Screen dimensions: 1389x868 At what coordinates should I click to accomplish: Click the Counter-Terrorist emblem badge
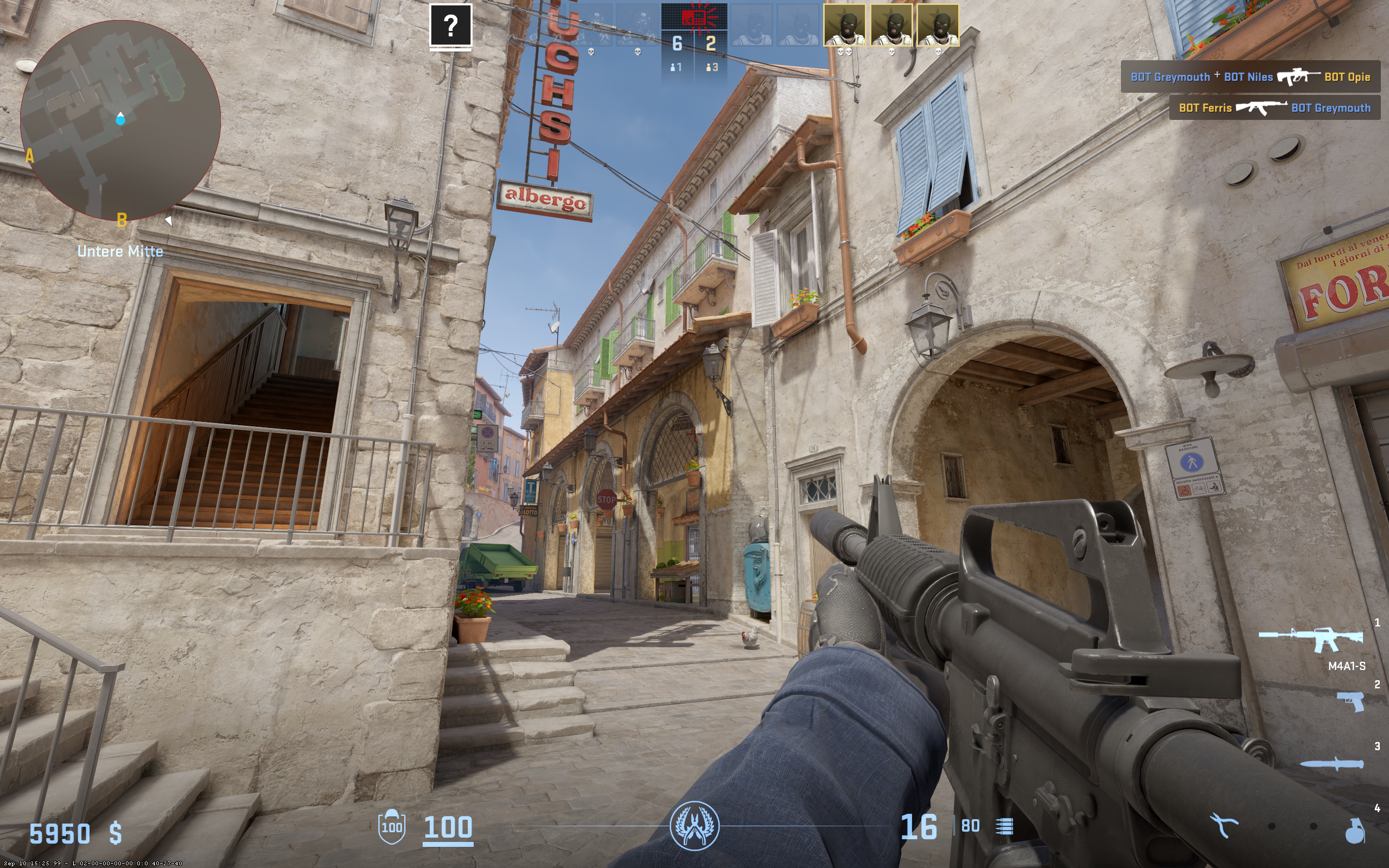pyautogui.click(x=694, y=826)
